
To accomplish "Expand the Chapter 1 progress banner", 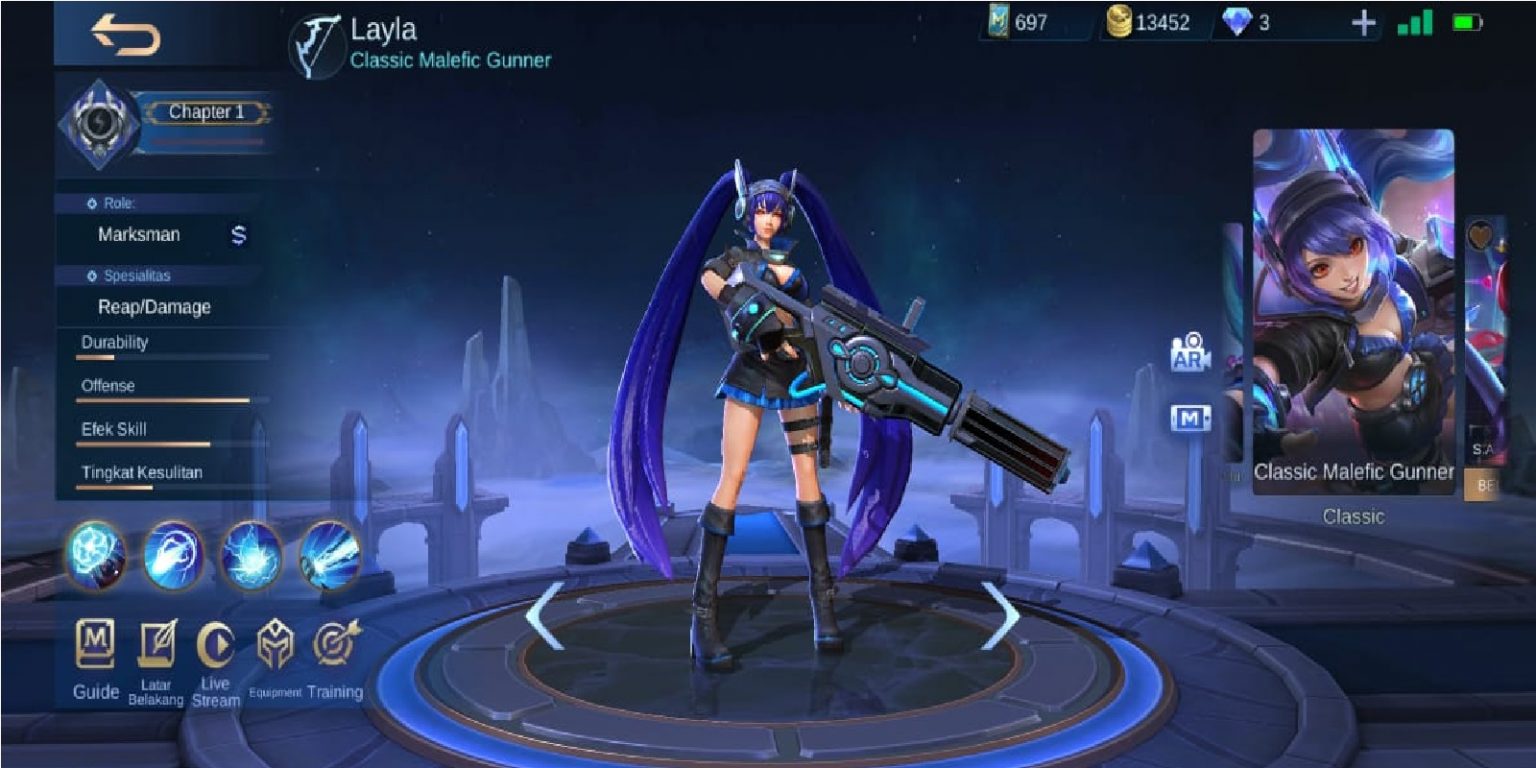I will pos(208,112).
